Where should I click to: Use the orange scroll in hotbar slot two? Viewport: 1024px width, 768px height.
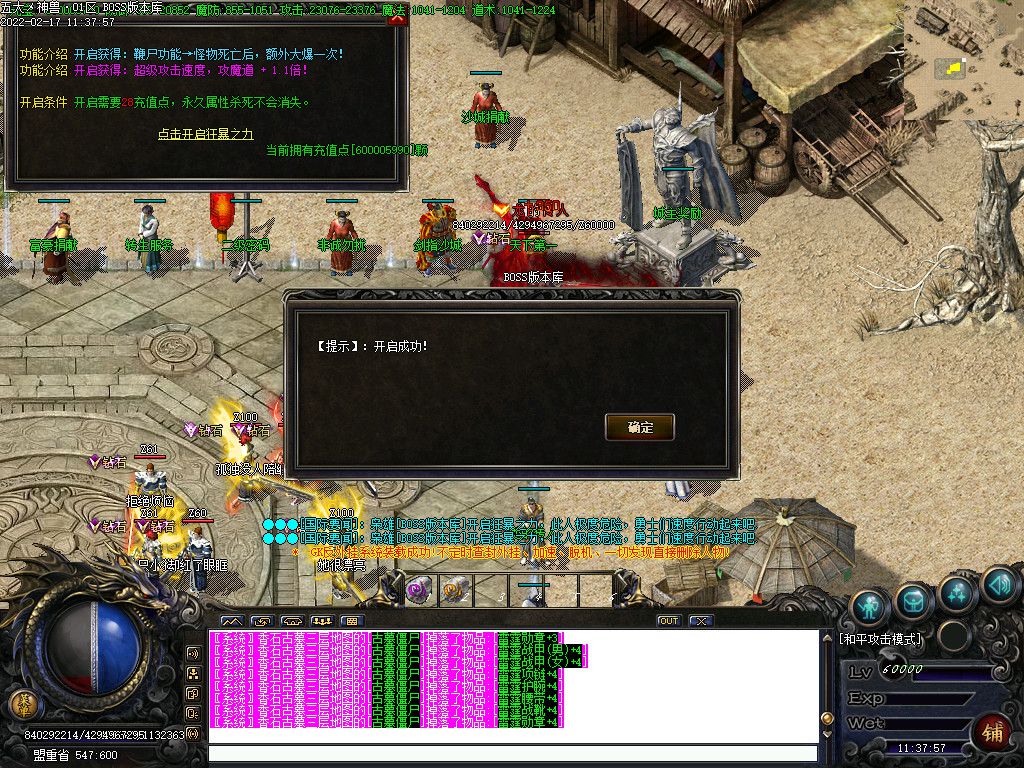click(455, 590)
